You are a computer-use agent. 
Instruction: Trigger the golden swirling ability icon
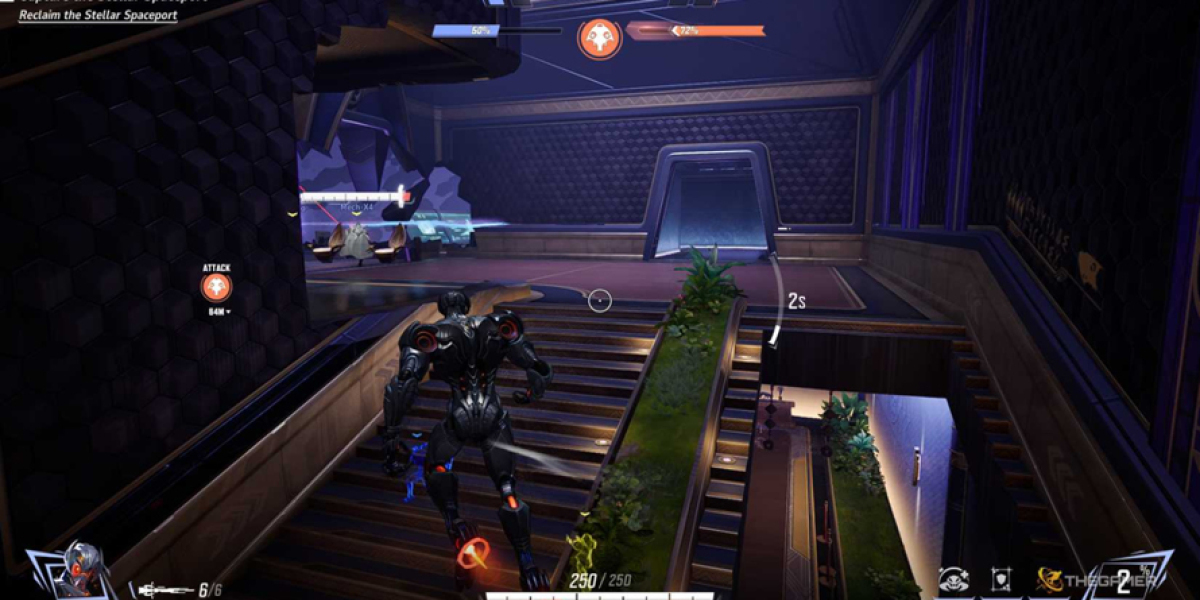click(1049, 579)
